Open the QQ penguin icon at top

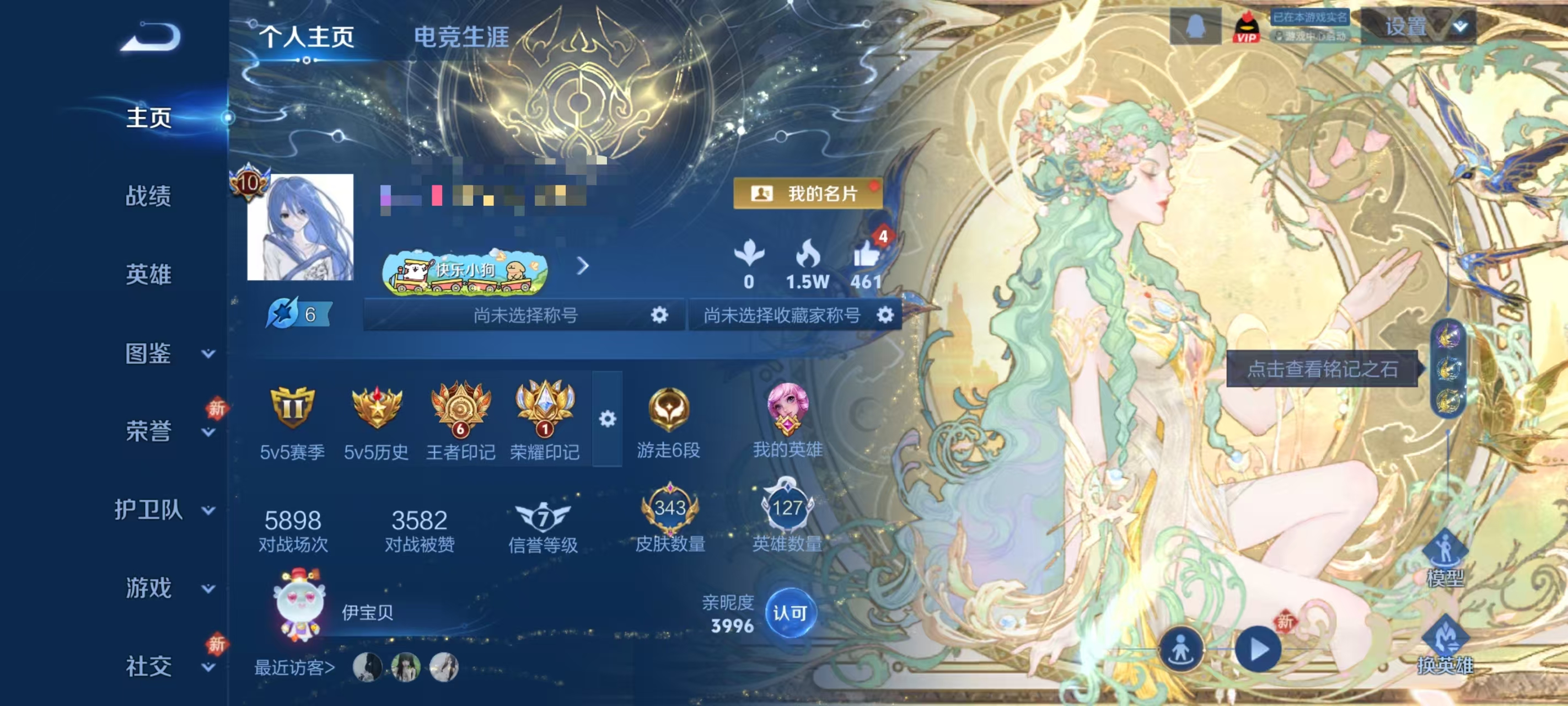click(1195, 25)
